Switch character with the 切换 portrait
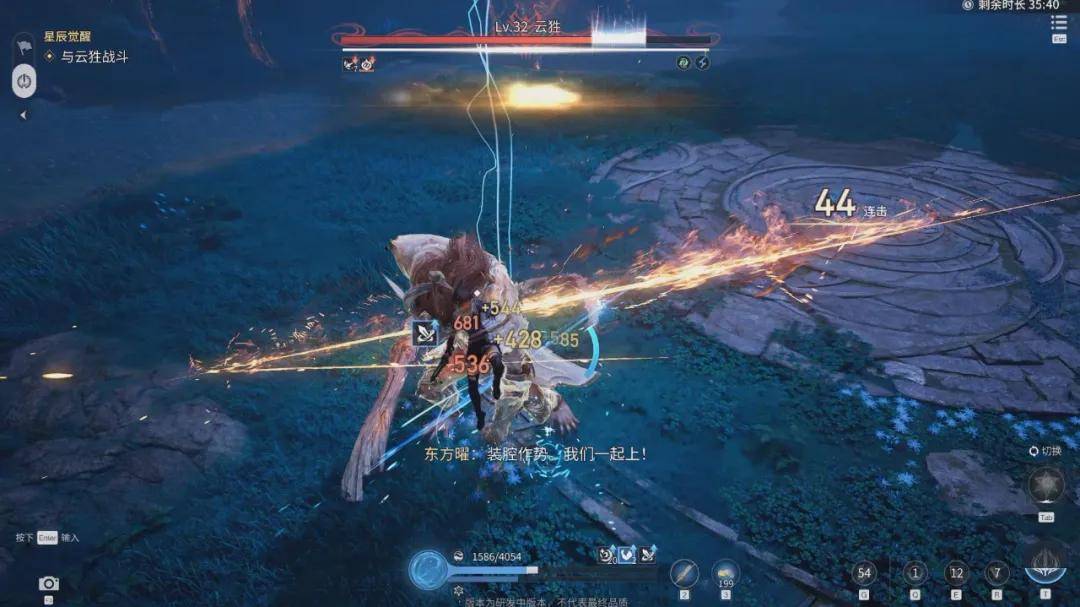The image size is (1080, 607). click(1046, 487)
